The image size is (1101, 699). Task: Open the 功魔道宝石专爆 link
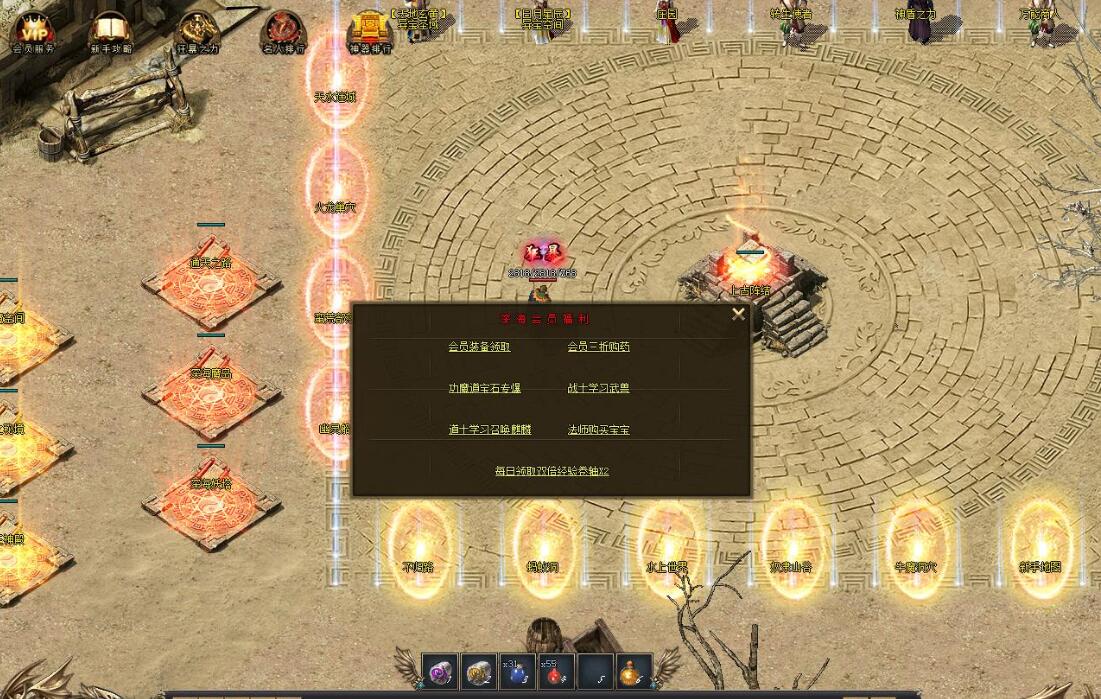tap(484, 388)
